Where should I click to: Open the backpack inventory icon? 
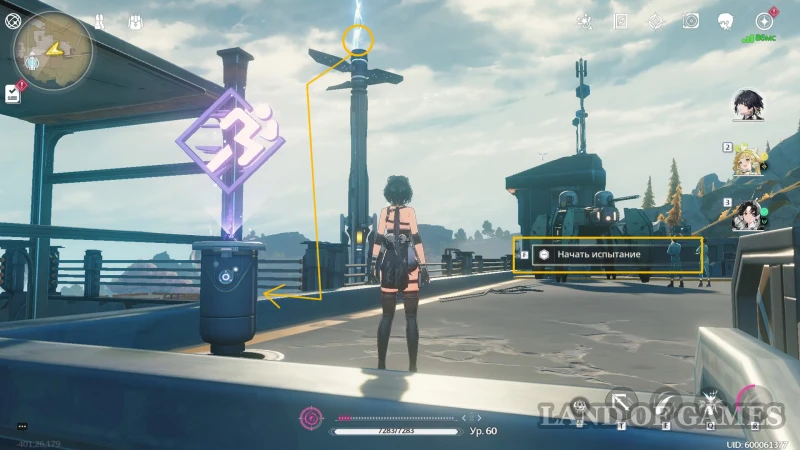(x=136, y=21)
